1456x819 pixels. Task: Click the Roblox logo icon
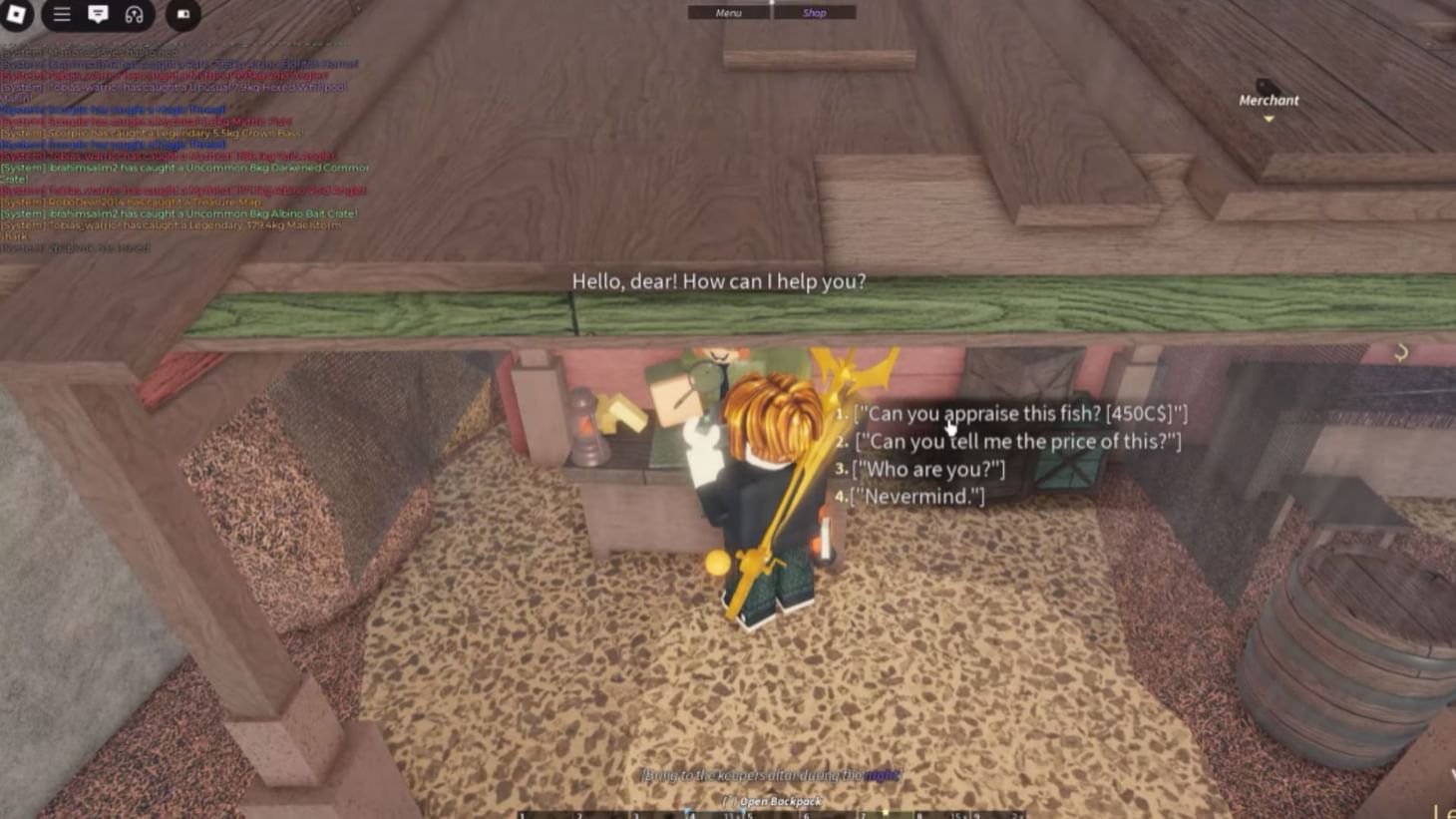17,14
